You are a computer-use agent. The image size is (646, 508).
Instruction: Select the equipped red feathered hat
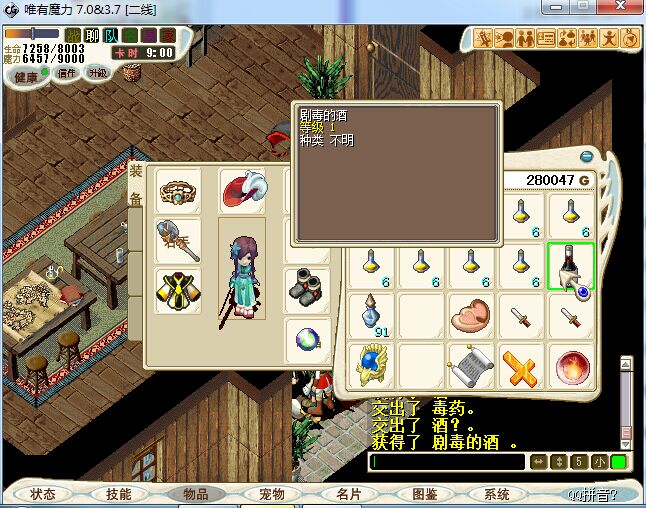pos(241,190)
